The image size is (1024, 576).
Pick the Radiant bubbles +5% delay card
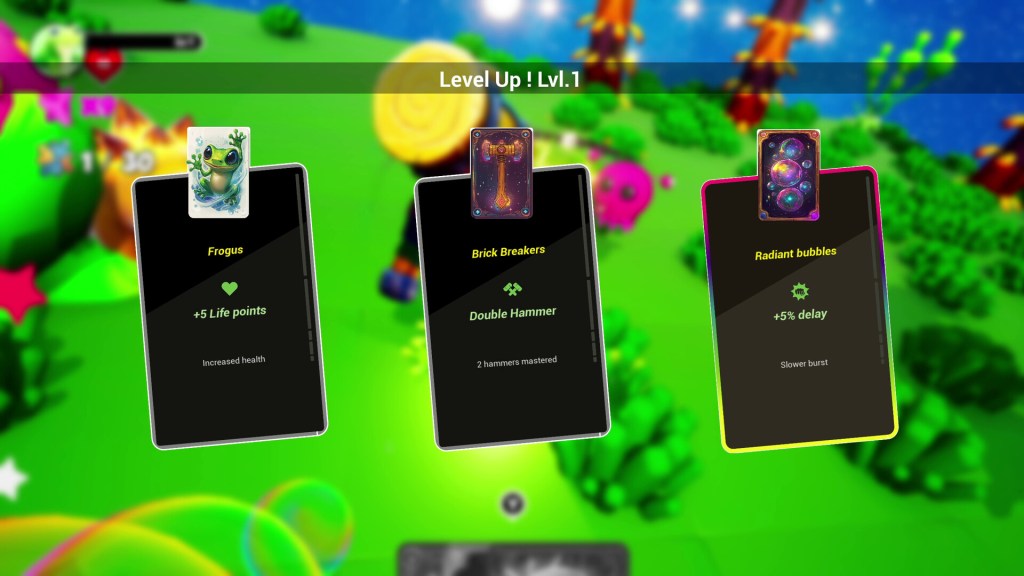tap(799, 314)
